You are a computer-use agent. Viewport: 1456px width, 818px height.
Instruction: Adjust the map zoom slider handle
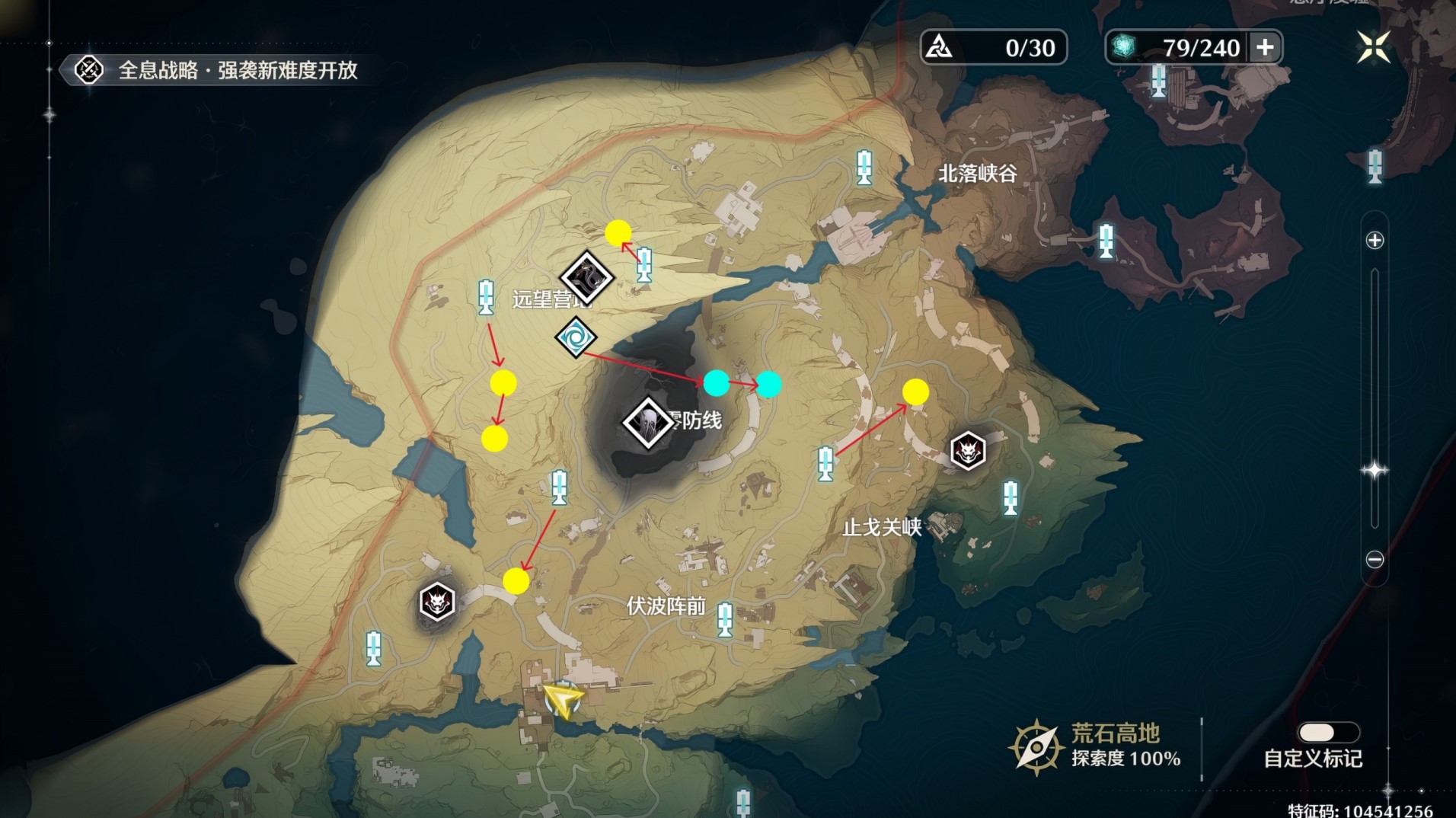(x=1375, y=470)
